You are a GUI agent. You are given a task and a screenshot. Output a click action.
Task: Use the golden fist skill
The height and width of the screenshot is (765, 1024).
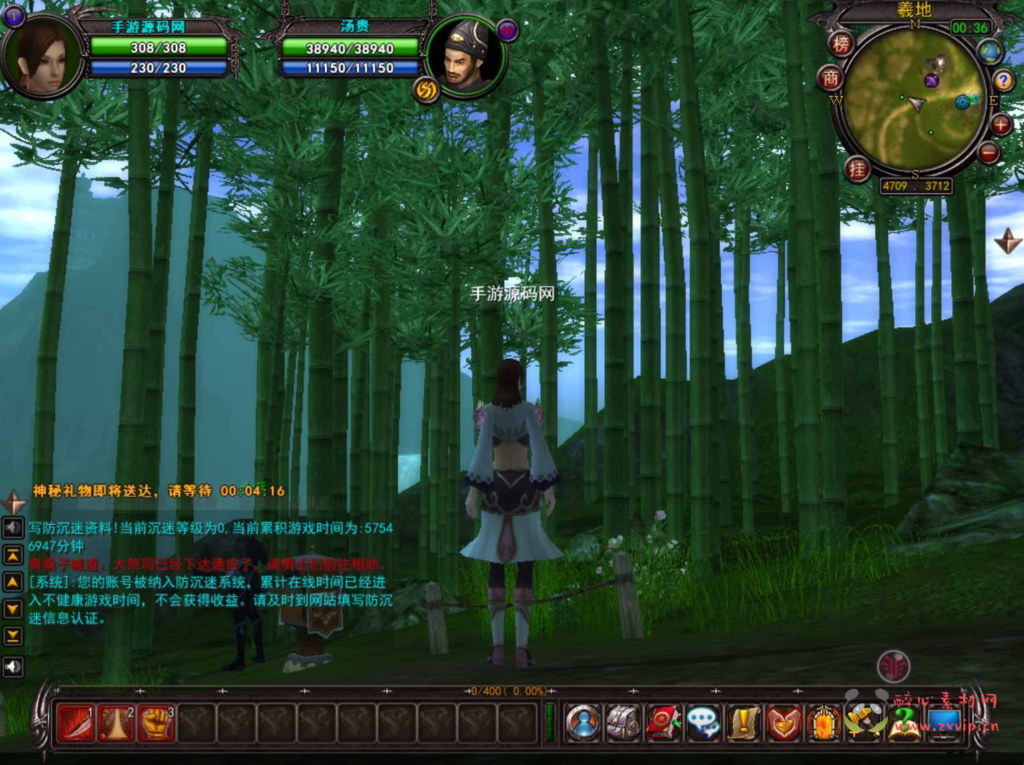tap(156, 722)
